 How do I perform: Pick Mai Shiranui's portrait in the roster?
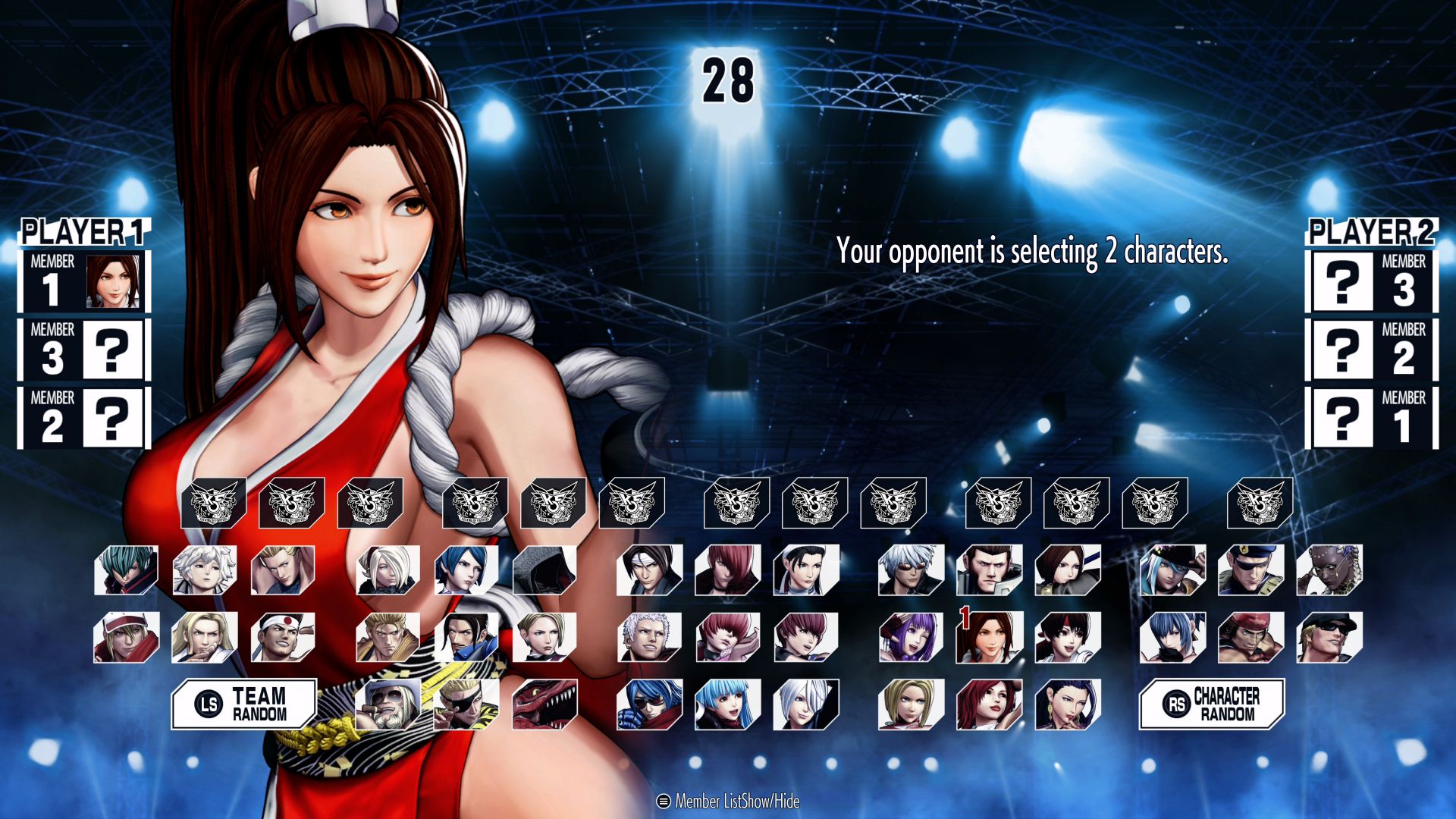click(989, 638)
